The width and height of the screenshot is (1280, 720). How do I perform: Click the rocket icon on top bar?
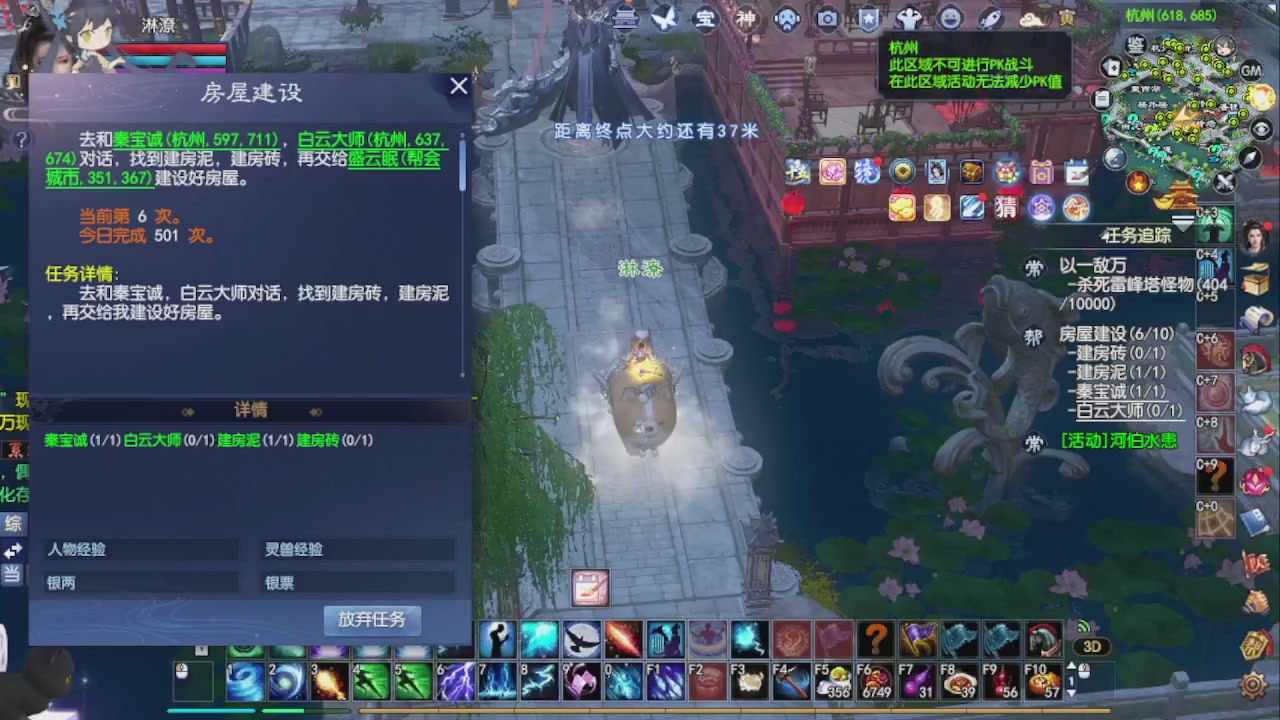(x=987, y=19)
